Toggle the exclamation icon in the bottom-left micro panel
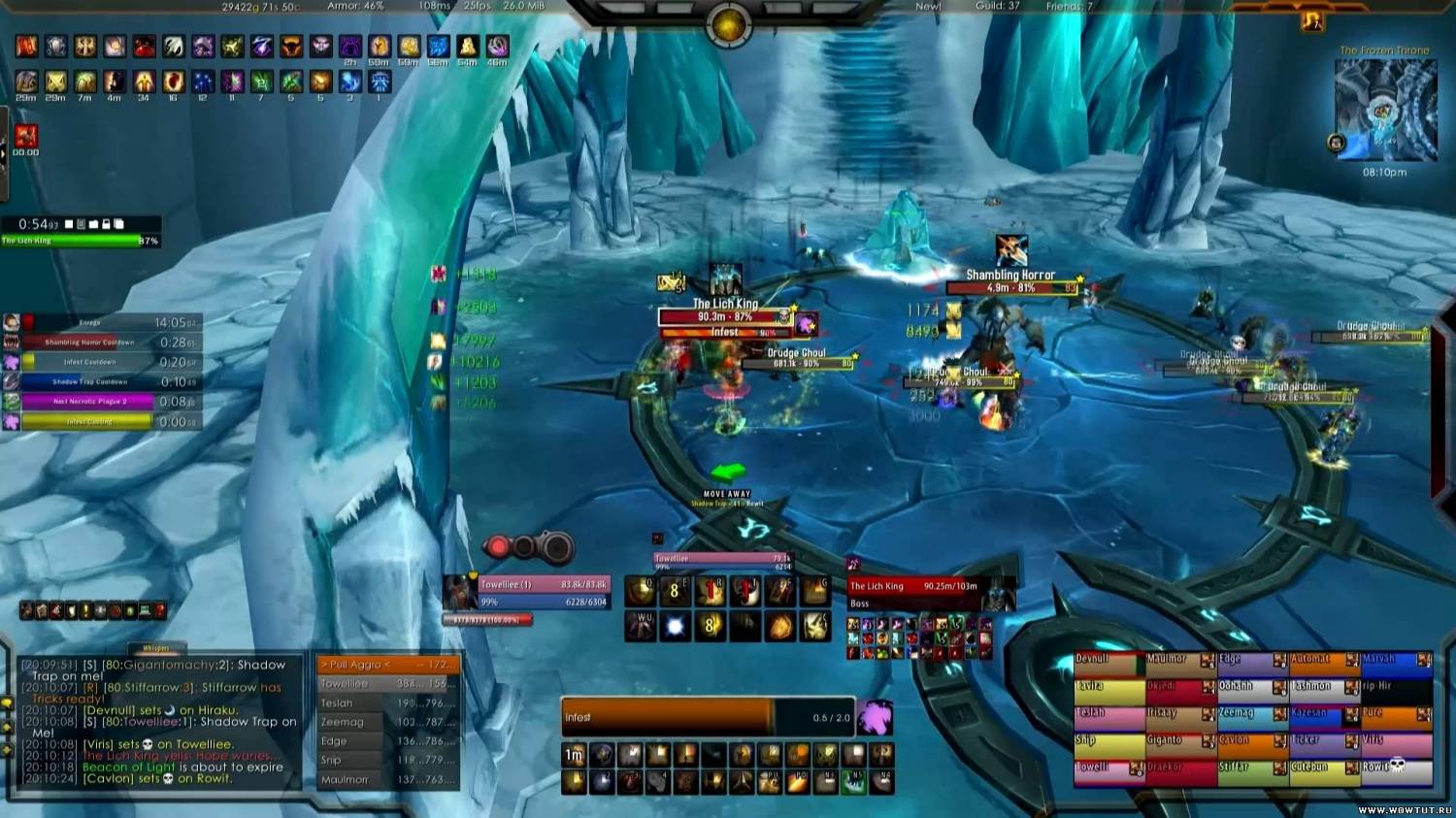1456x818 pixels. (85, 610)
